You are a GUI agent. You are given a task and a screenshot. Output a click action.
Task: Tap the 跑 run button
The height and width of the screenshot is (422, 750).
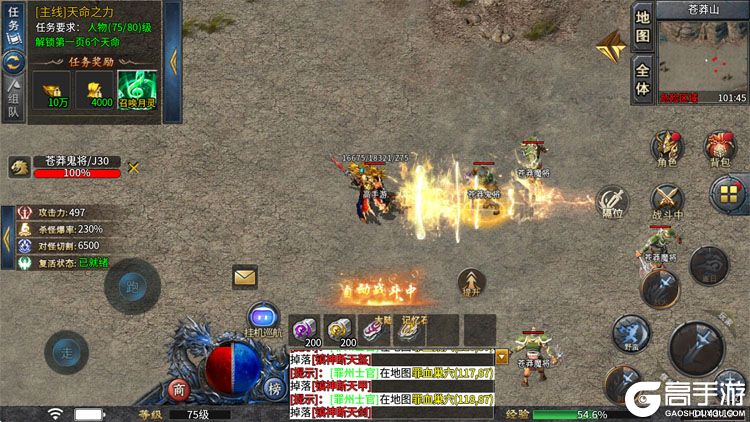click(x=131, y=286)
